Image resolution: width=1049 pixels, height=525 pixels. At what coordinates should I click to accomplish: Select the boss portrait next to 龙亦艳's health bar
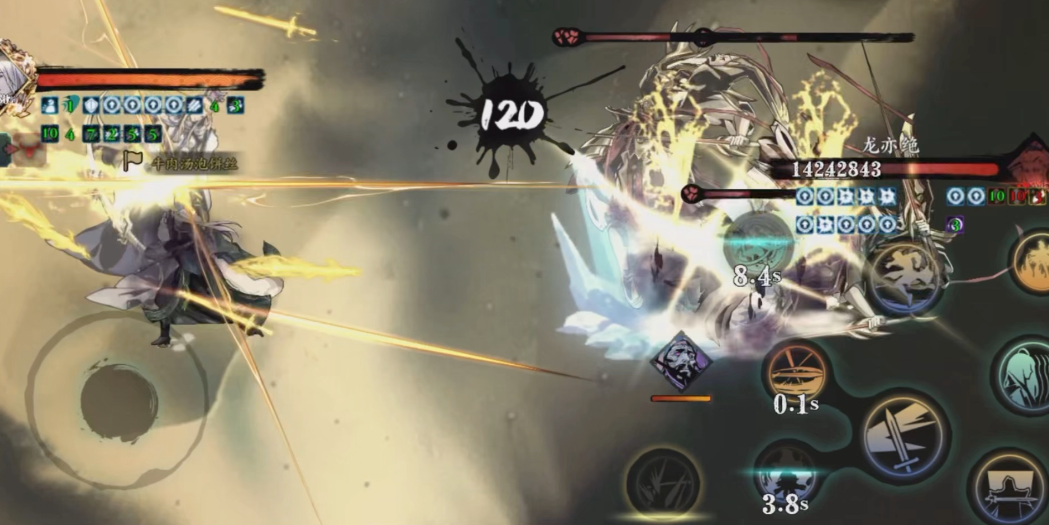pos(1030,162)
